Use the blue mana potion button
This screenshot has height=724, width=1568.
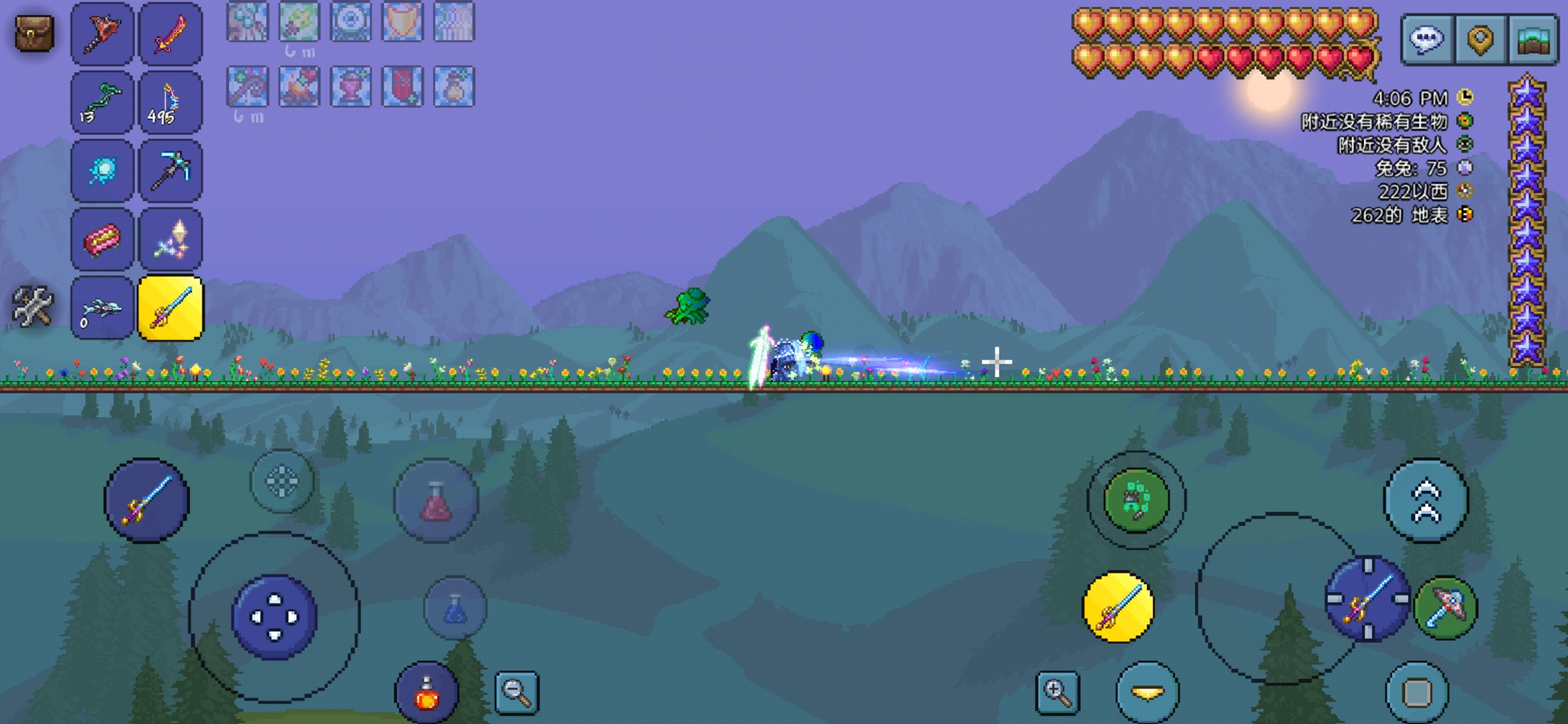[455, 608]
